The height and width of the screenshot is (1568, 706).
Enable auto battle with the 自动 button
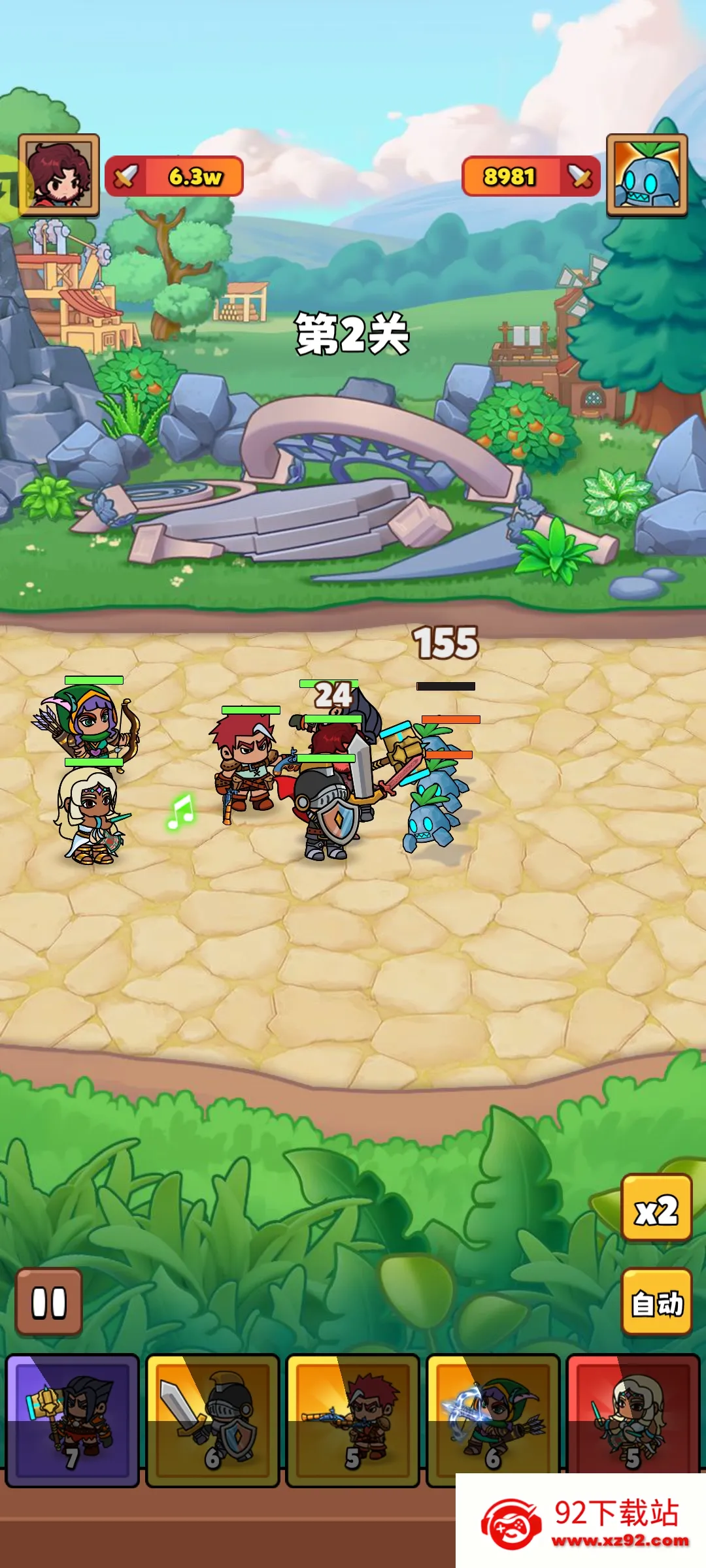coord(656,1302)
